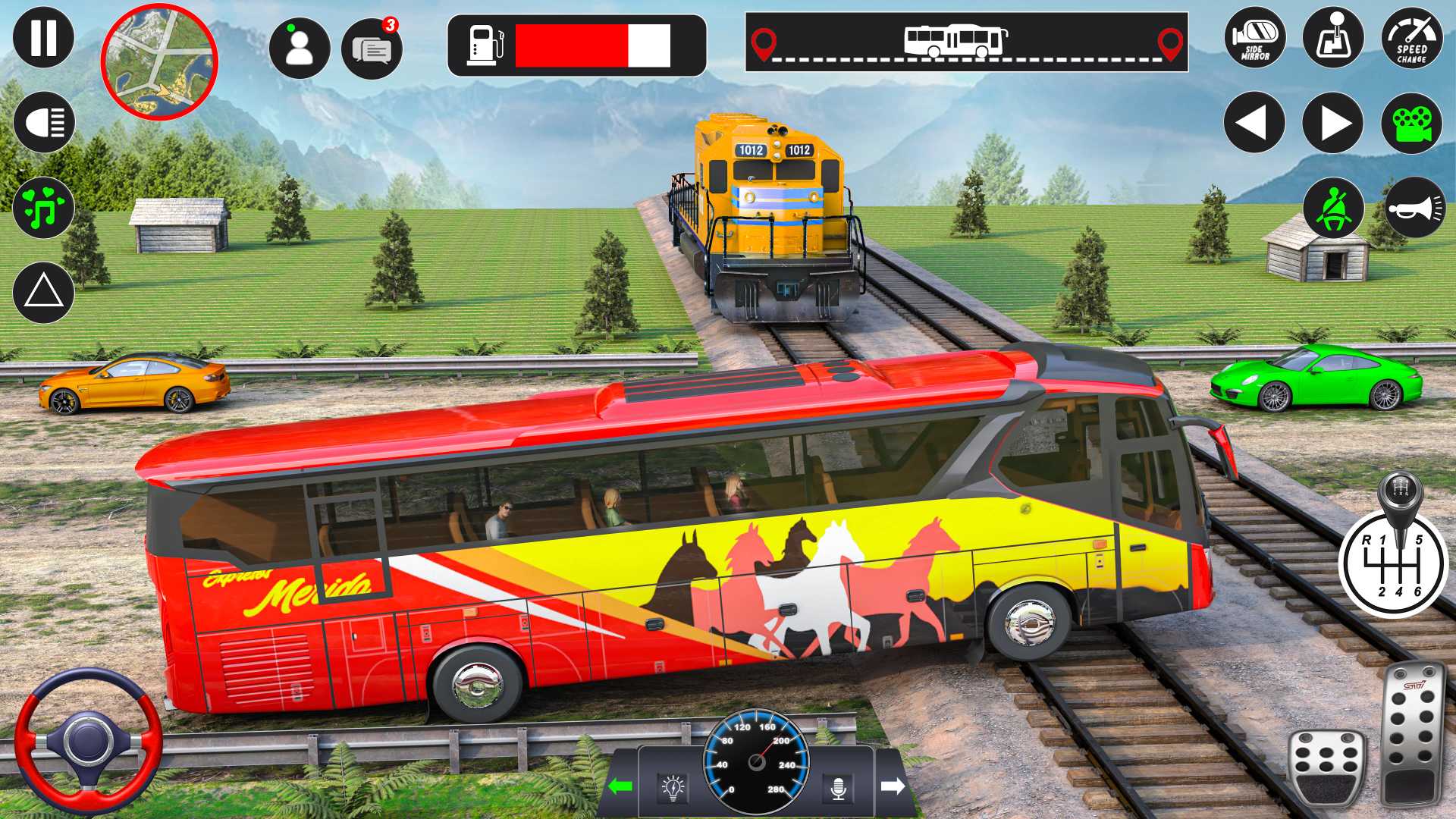Open the gear shifter control mode button
Screen dimensions: 1456x819
pos(1333,37)
